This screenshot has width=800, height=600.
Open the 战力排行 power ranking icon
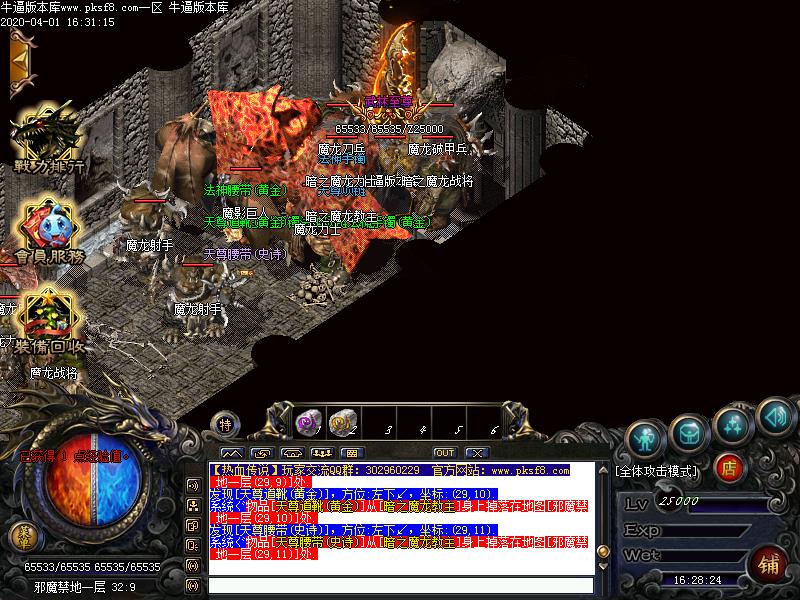pyautogui.click(x=45, y=140)
